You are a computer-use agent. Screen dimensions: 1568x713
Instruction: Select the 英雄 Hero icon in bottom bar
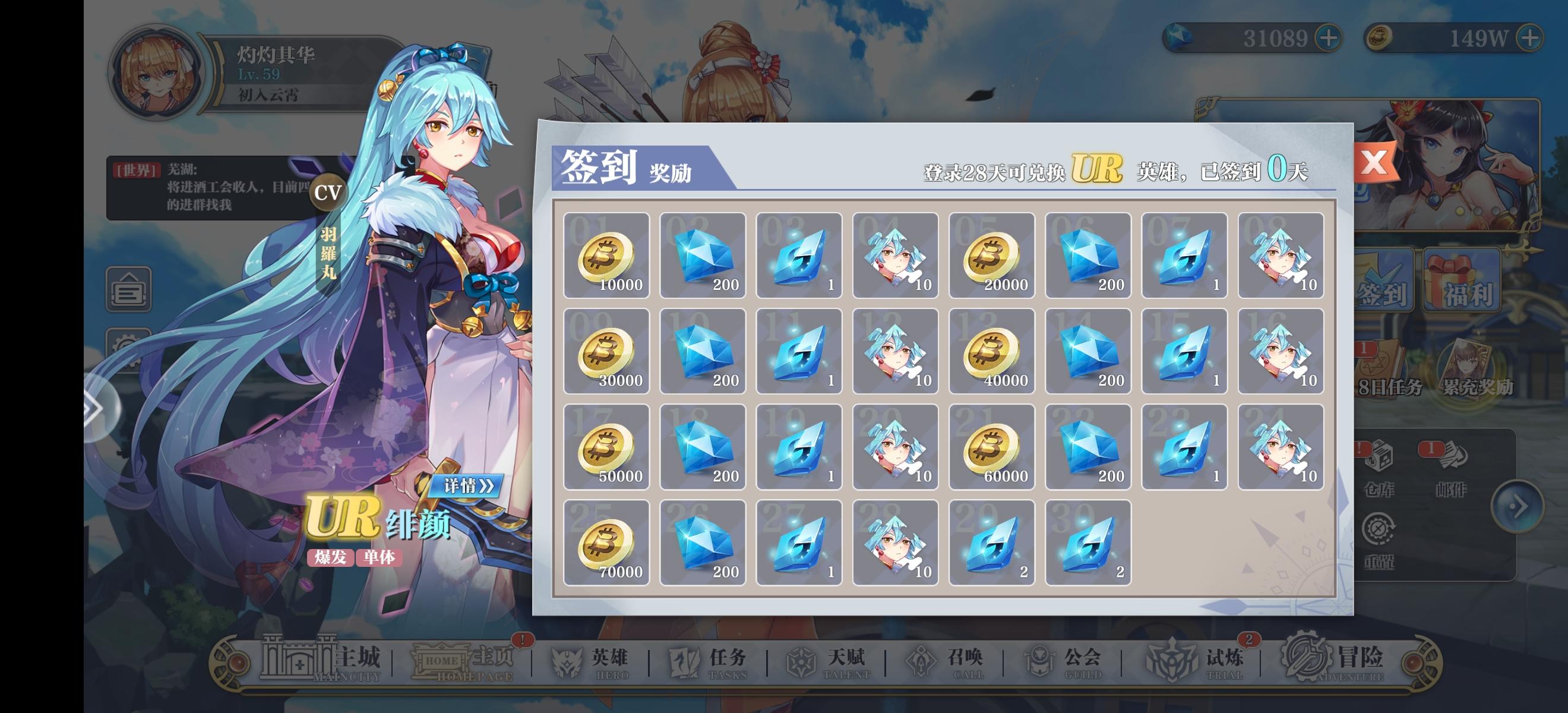point(588,661)
